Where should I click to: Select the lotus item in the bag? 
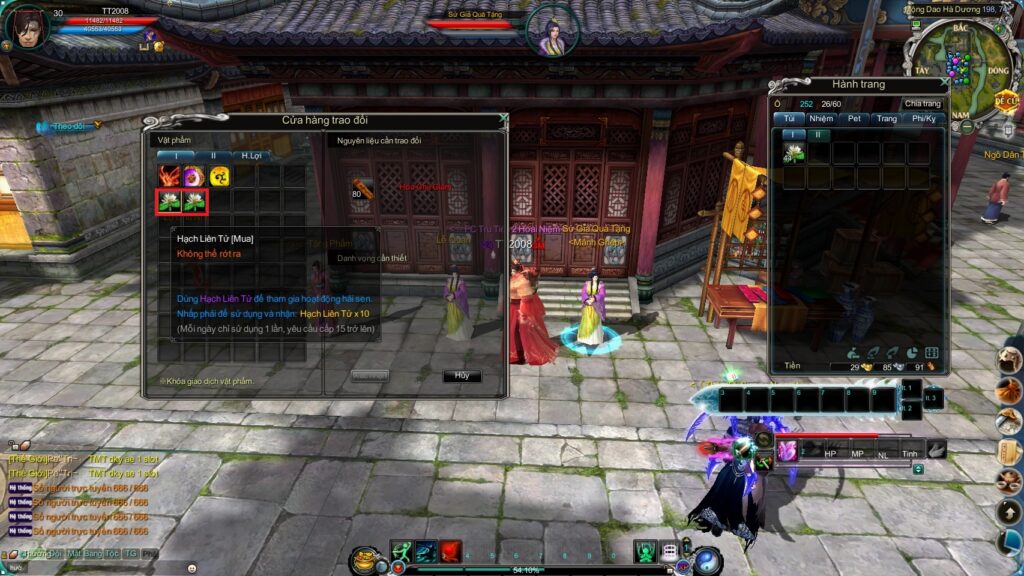(794, 152)
